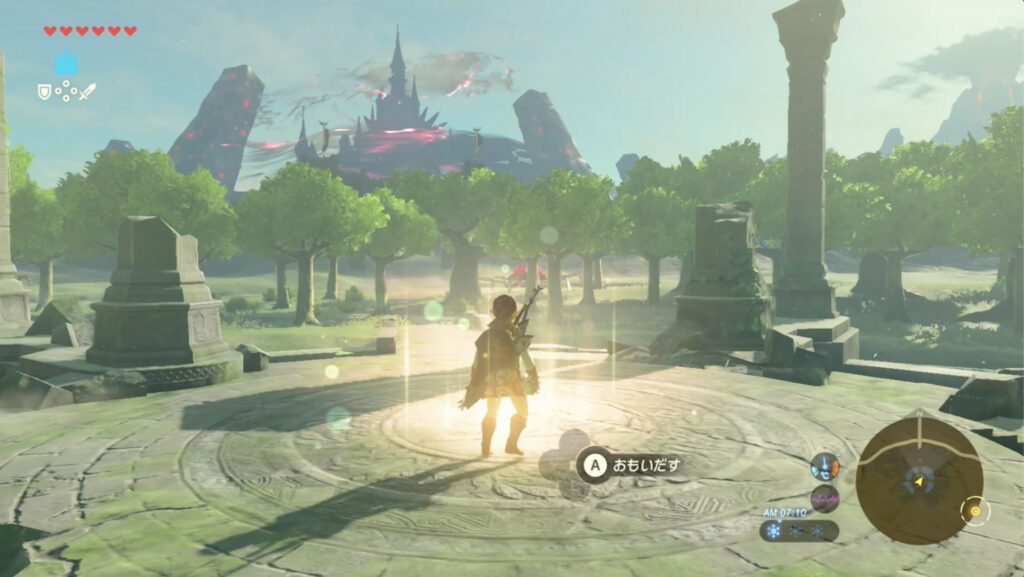1024x577 pixels.
Task: Open the sword weapon quick-select icon
Action: 88,91
